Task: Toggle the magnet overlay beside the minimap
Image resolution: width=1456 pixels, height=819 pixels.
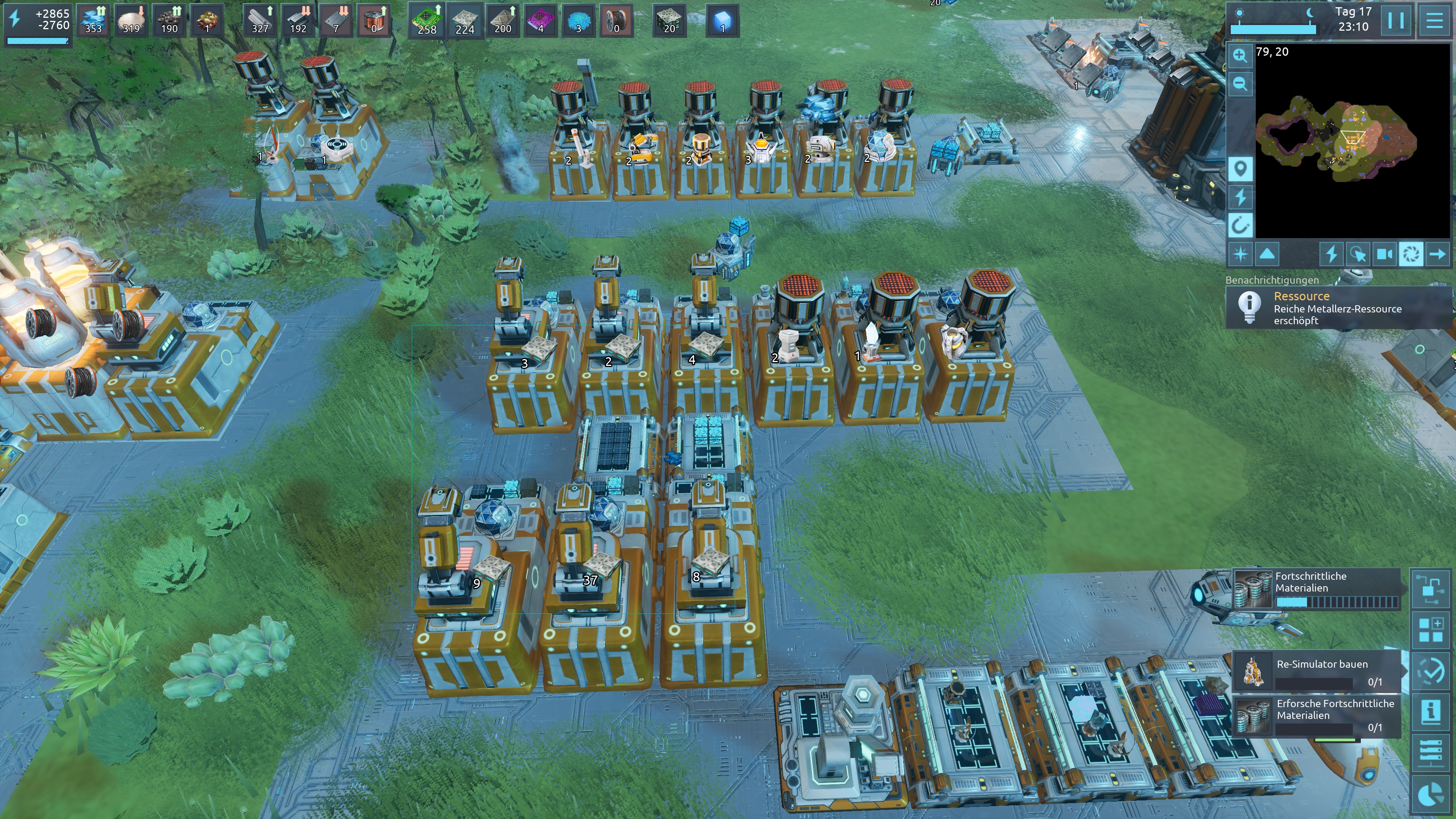Action: [x=1240, y=226]
